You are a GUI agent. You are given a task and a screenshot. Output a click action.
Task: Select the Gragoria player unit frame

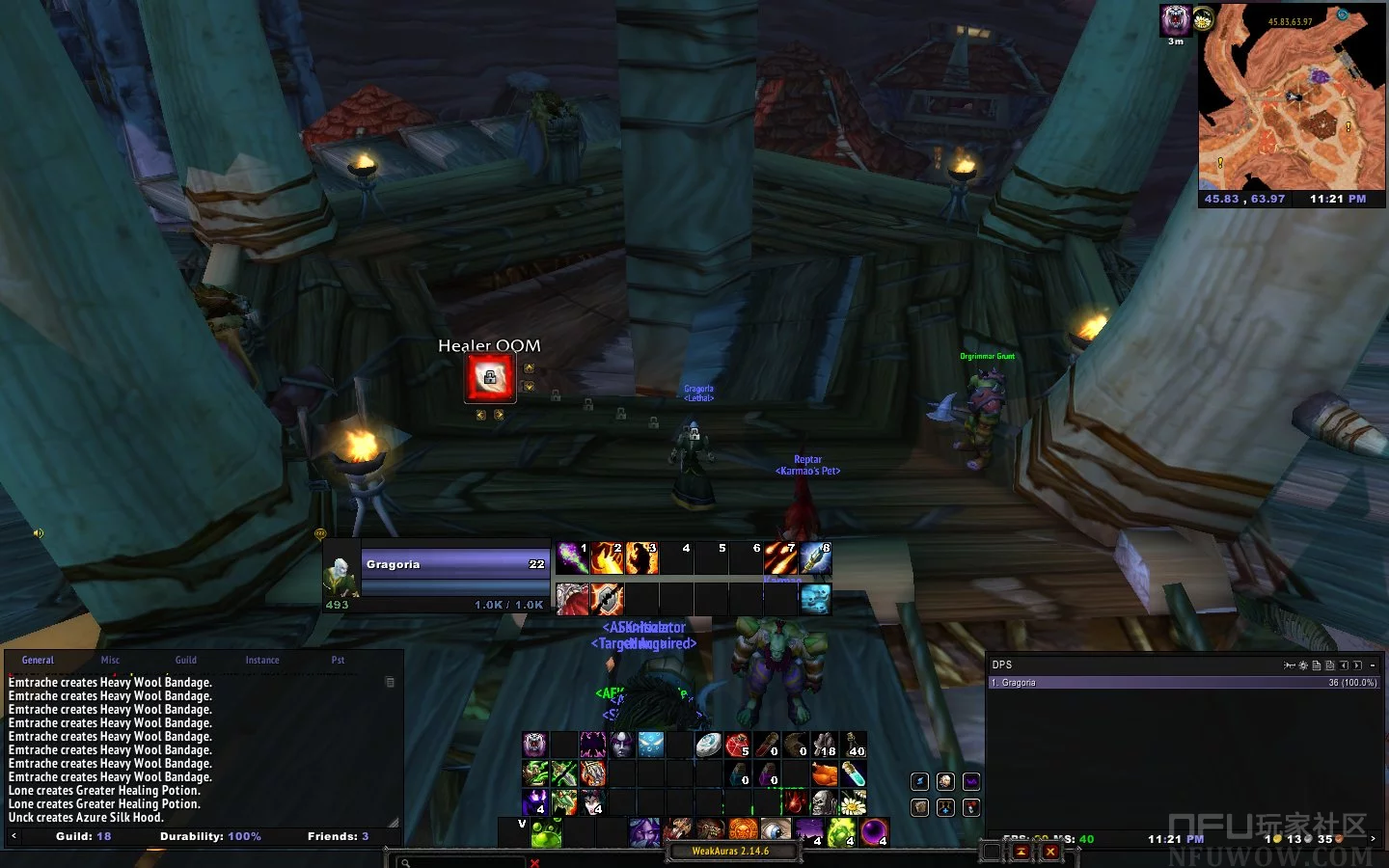(454, 564)
